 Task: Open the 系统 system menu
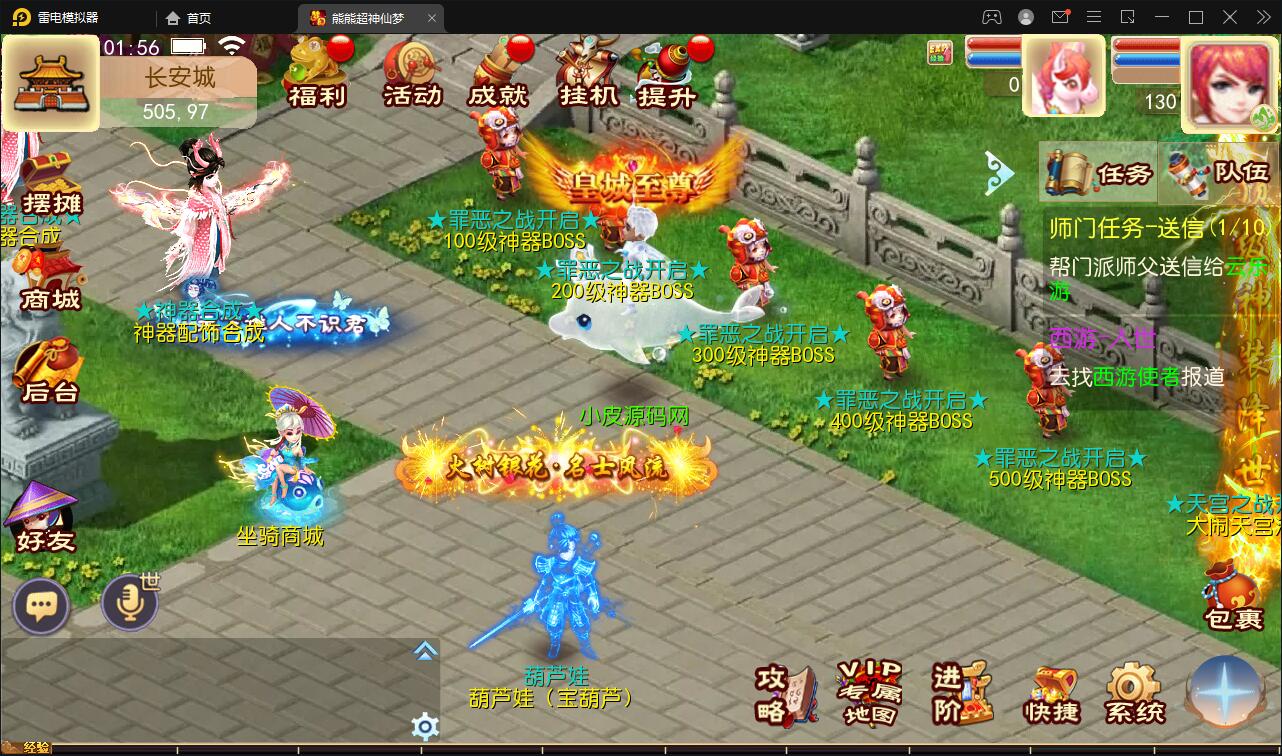[1133, 693]
